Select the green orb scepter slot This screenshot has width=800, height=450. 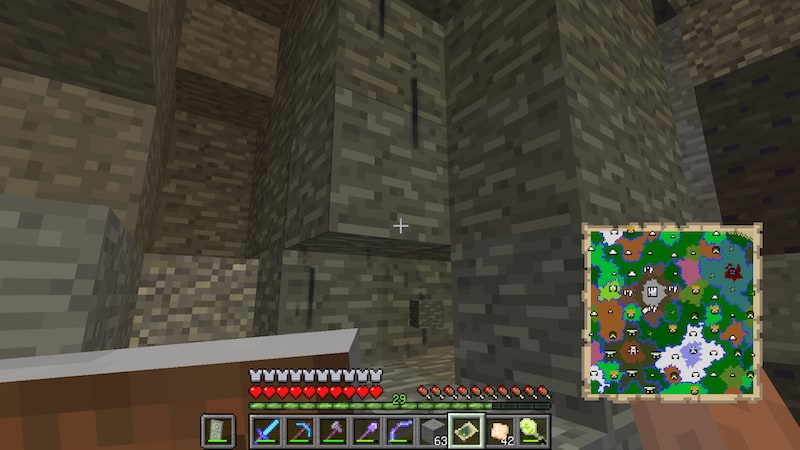[531, 431]
